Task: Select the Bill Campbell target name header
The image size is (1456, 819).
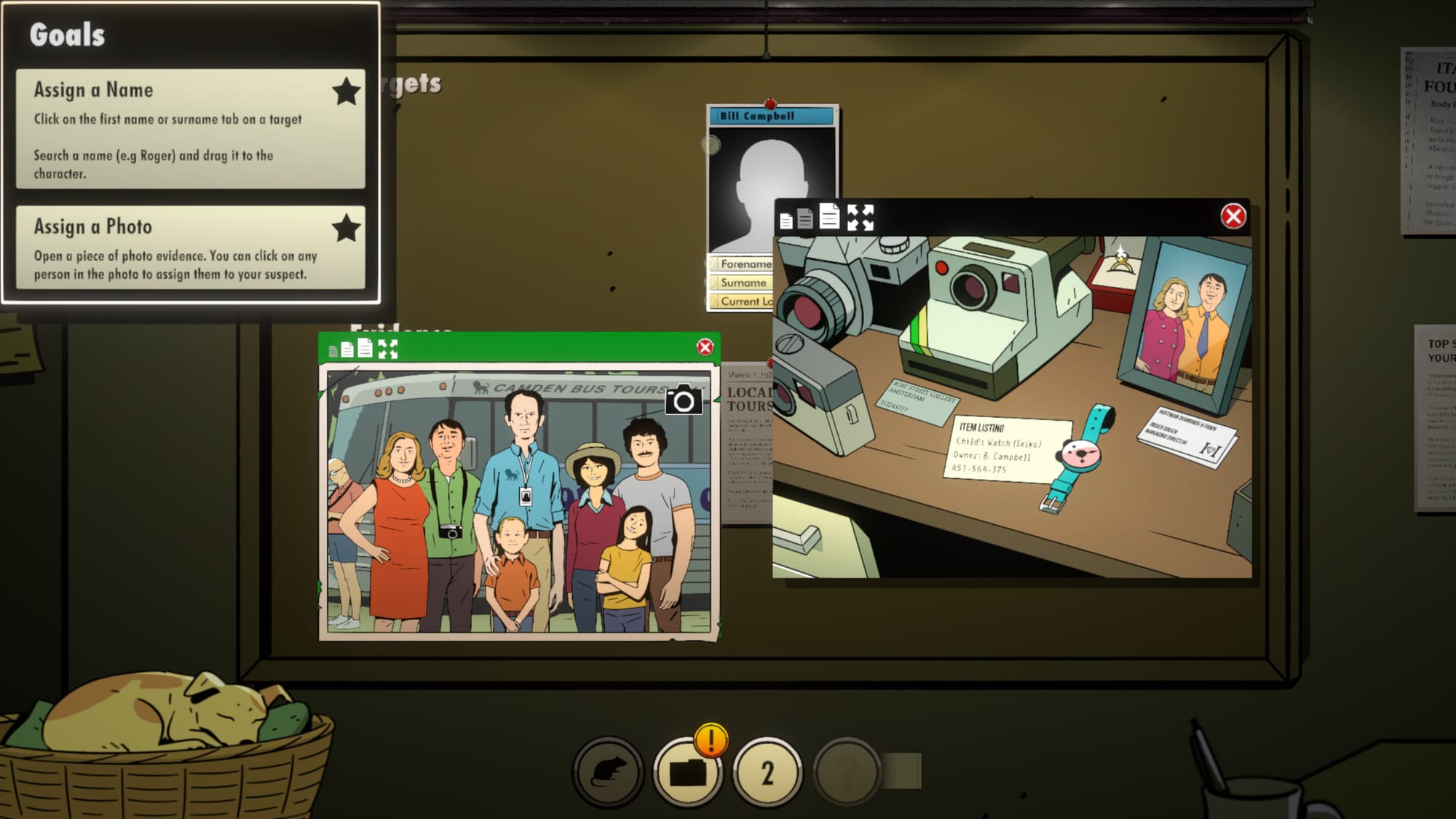Action: [x=772, y=116]
